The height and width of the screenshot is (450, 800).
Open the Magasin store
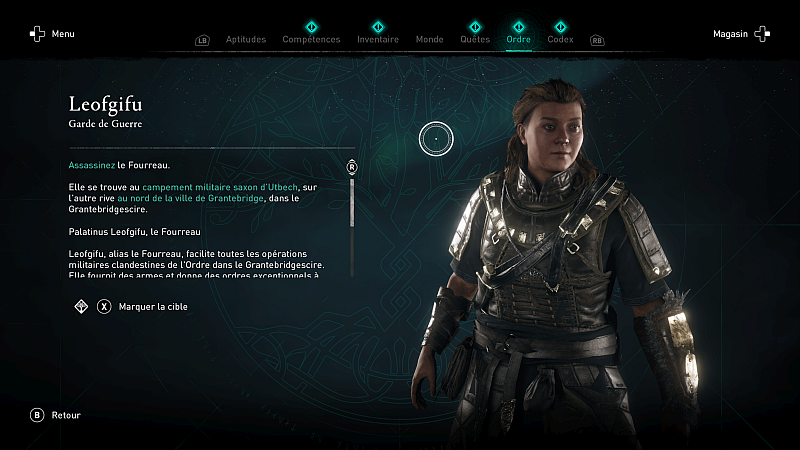tap(741, 34)
